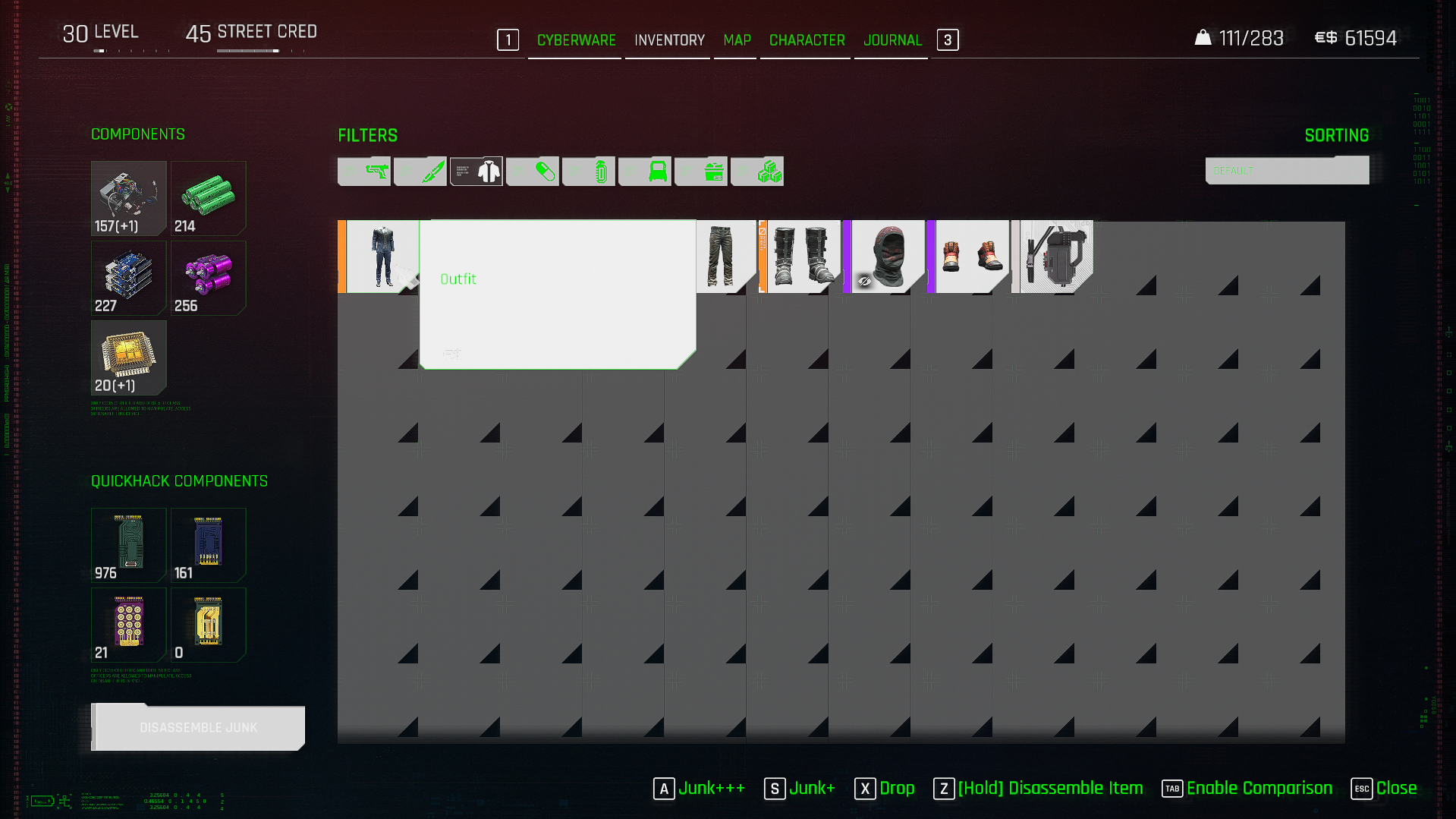Open the Default sorting dropdown
The image size is (1456, 819).
pyautogui.click(x=1287, y=171)
